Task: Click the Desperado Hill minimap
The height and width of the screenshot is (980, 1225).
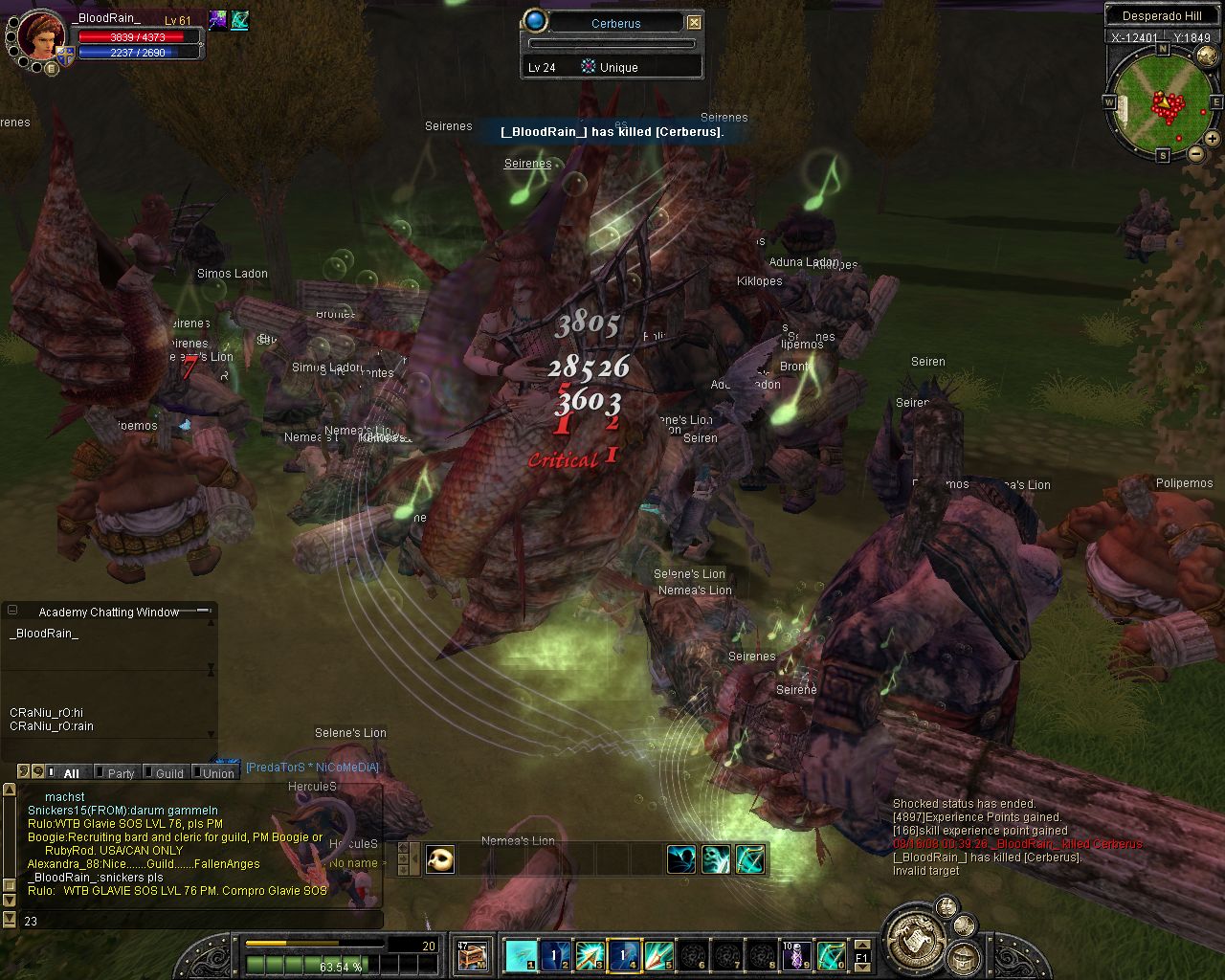Action: pyautogui.click(x=1163, y=100)
